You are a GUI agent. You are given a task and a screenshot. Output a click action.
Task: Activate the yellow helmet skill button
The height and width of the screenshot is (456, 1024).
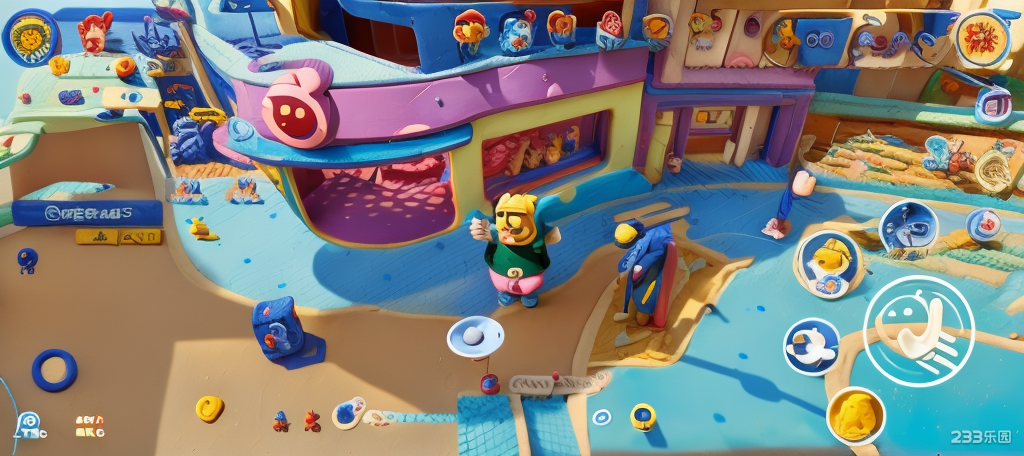click(x=856, y=415)
